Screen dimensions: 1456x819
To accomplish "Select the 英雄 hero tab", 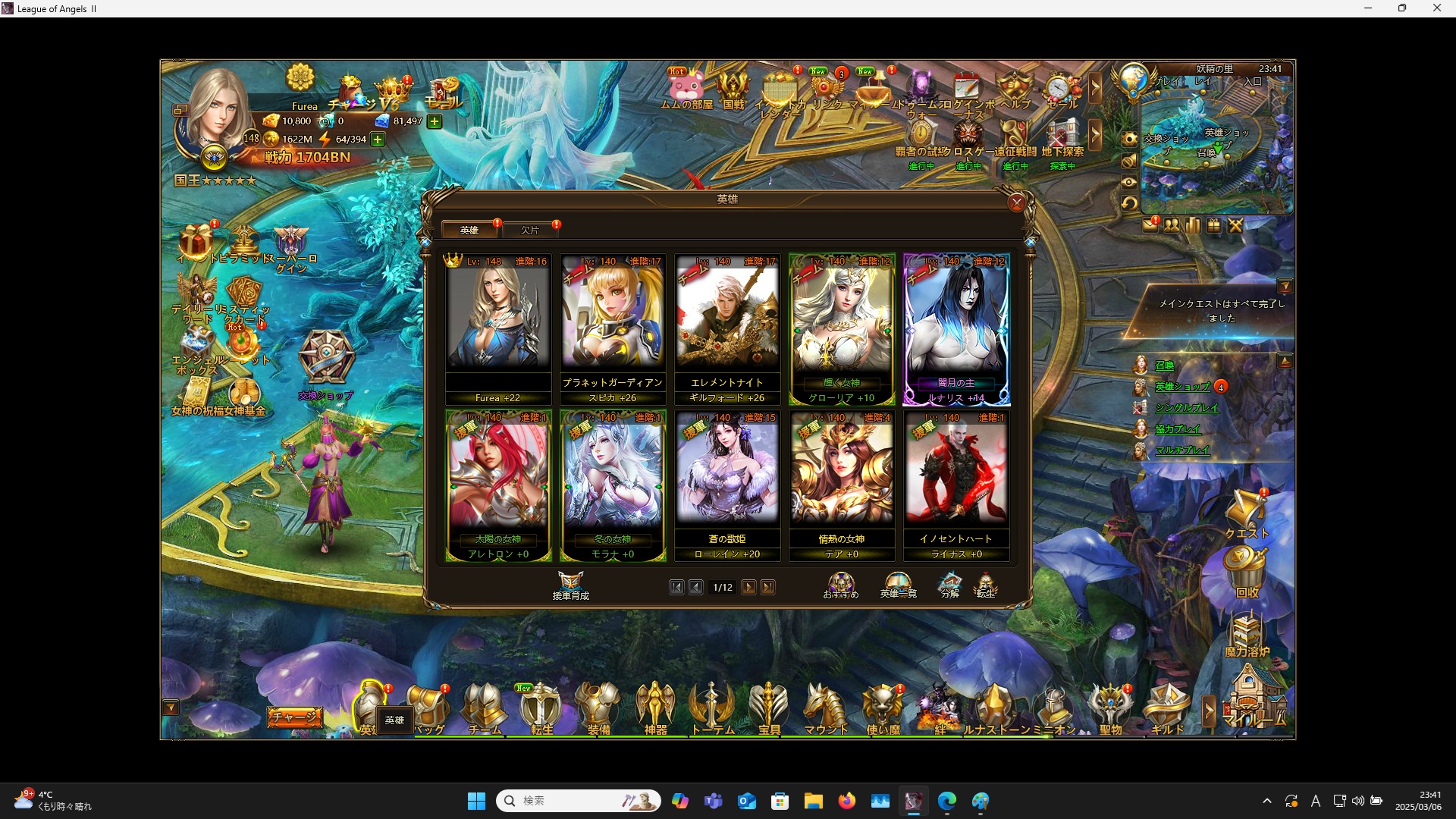I will [469, 229].
